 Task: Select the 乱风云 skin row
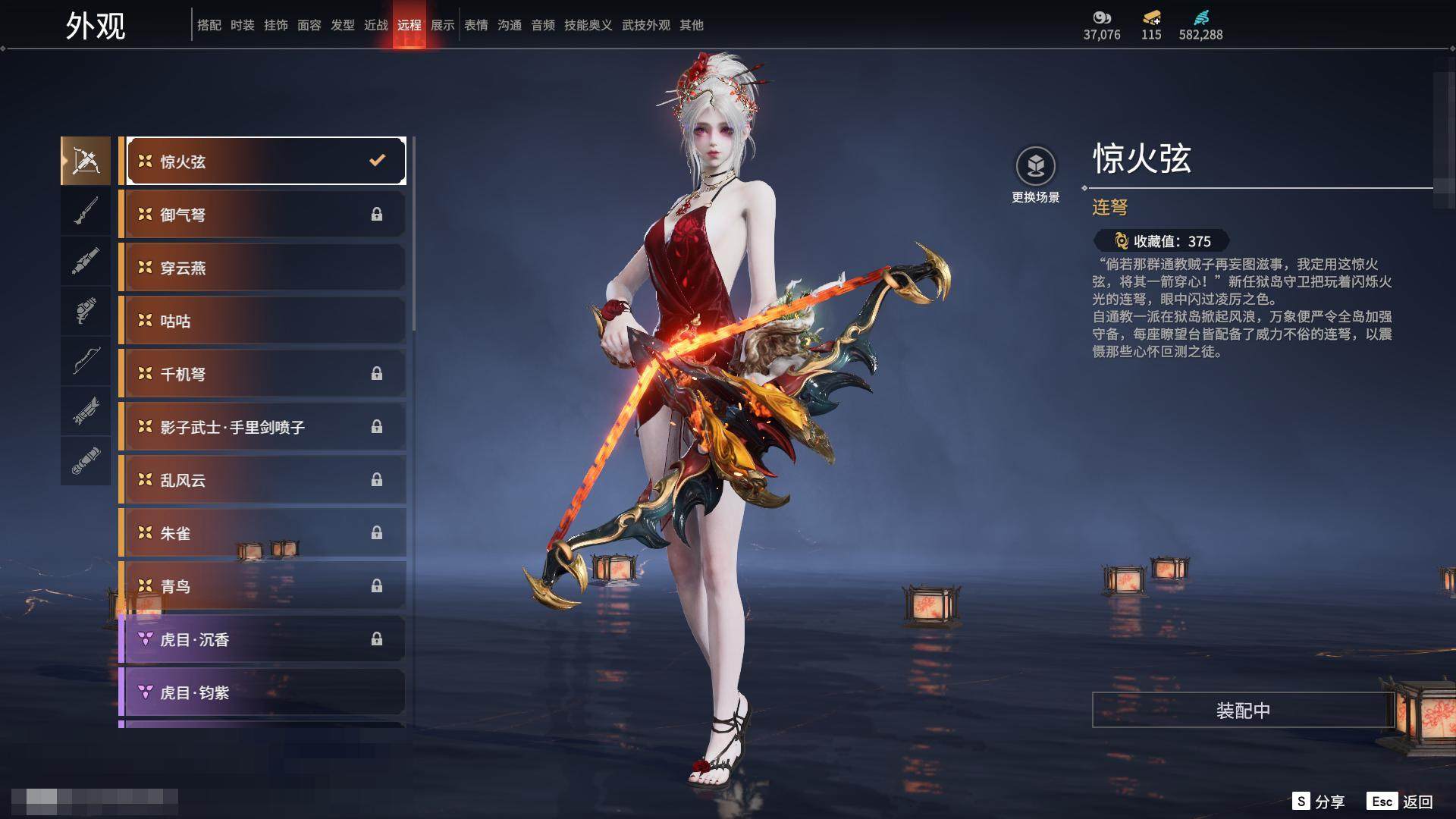262,480
